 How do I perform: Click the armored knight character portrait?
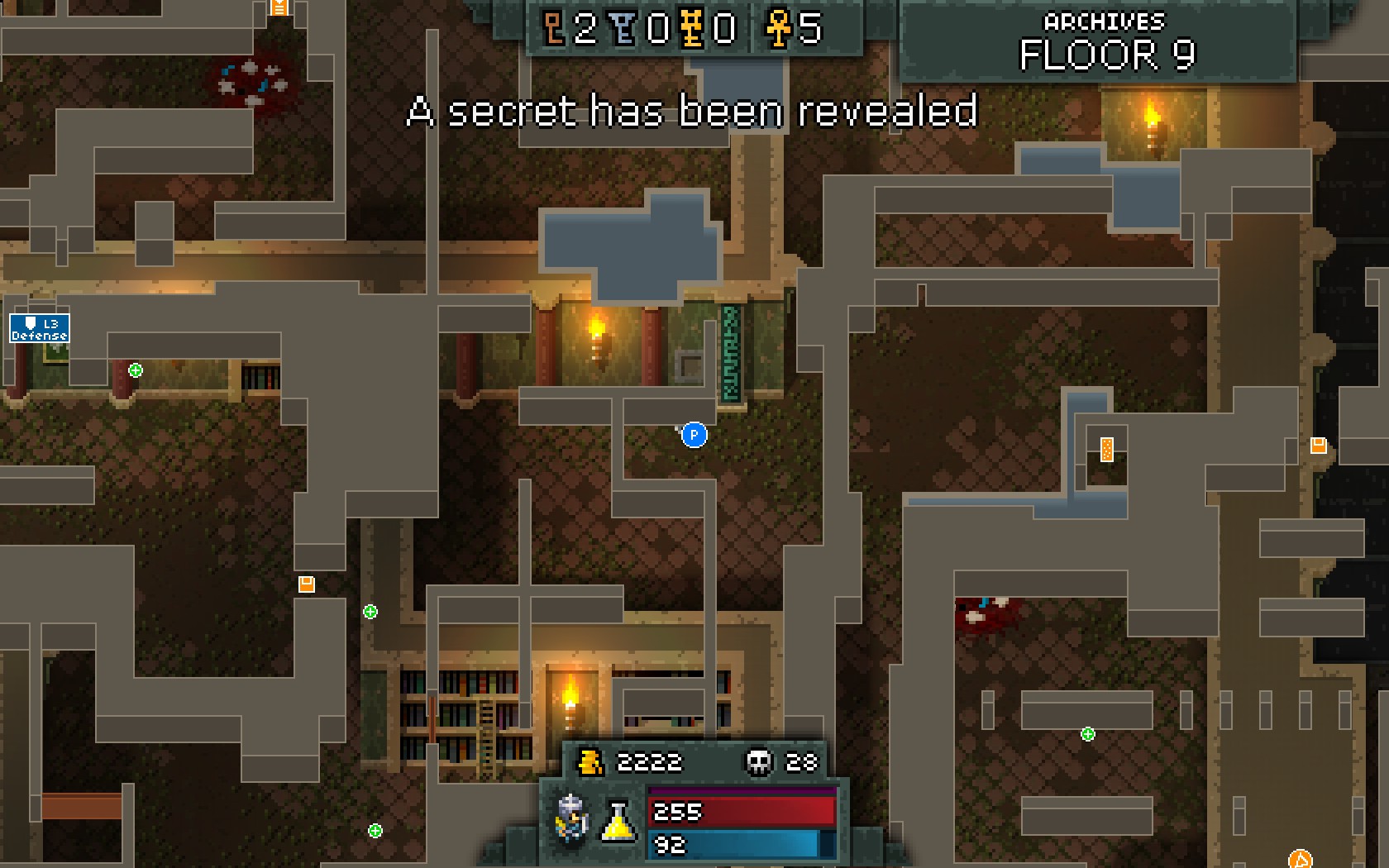tap(571, 819)
